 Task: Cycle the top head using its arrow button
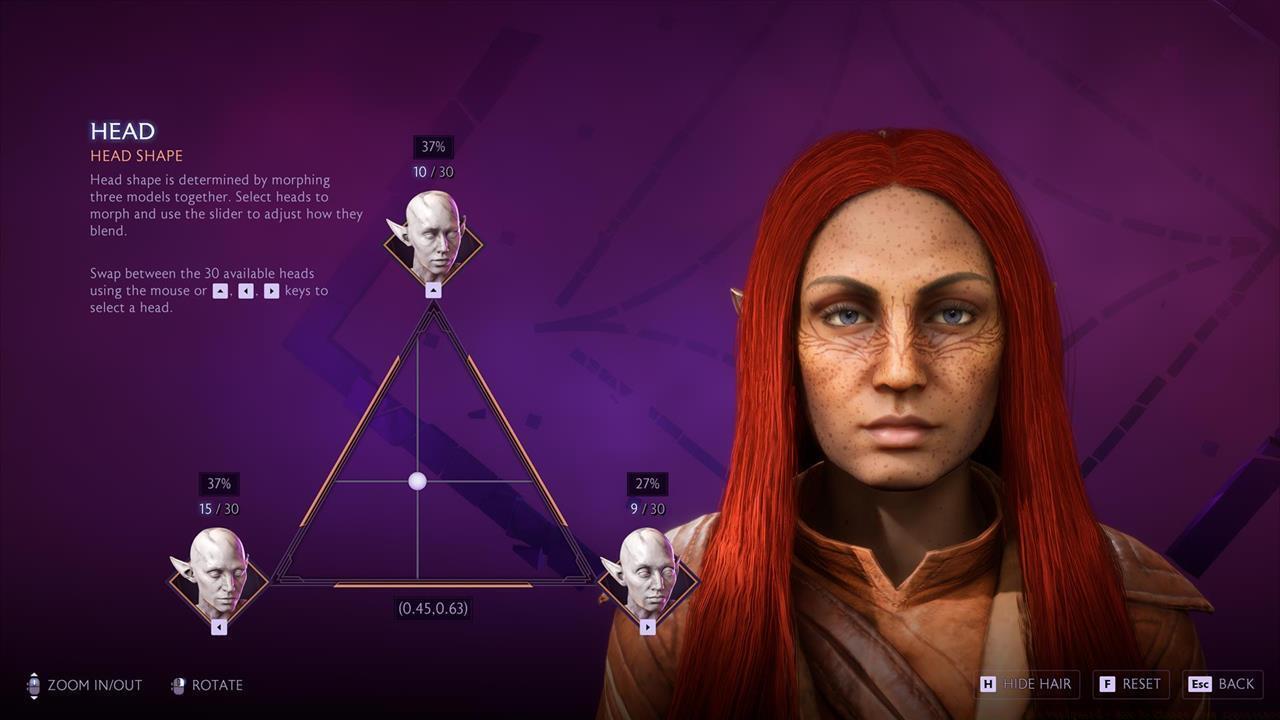tap(432, 291)
